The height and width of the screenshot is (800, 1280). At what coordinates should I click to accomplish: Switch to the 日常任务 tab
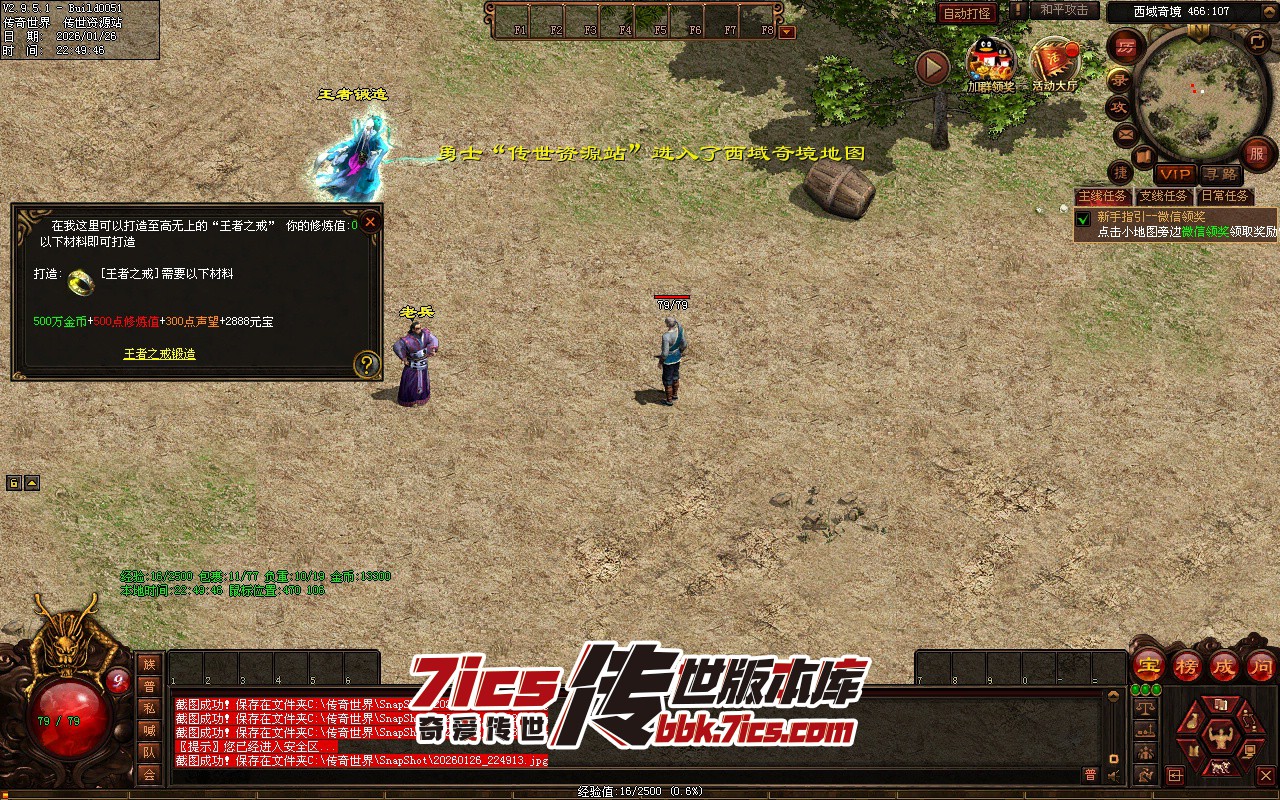[1224, 197]
